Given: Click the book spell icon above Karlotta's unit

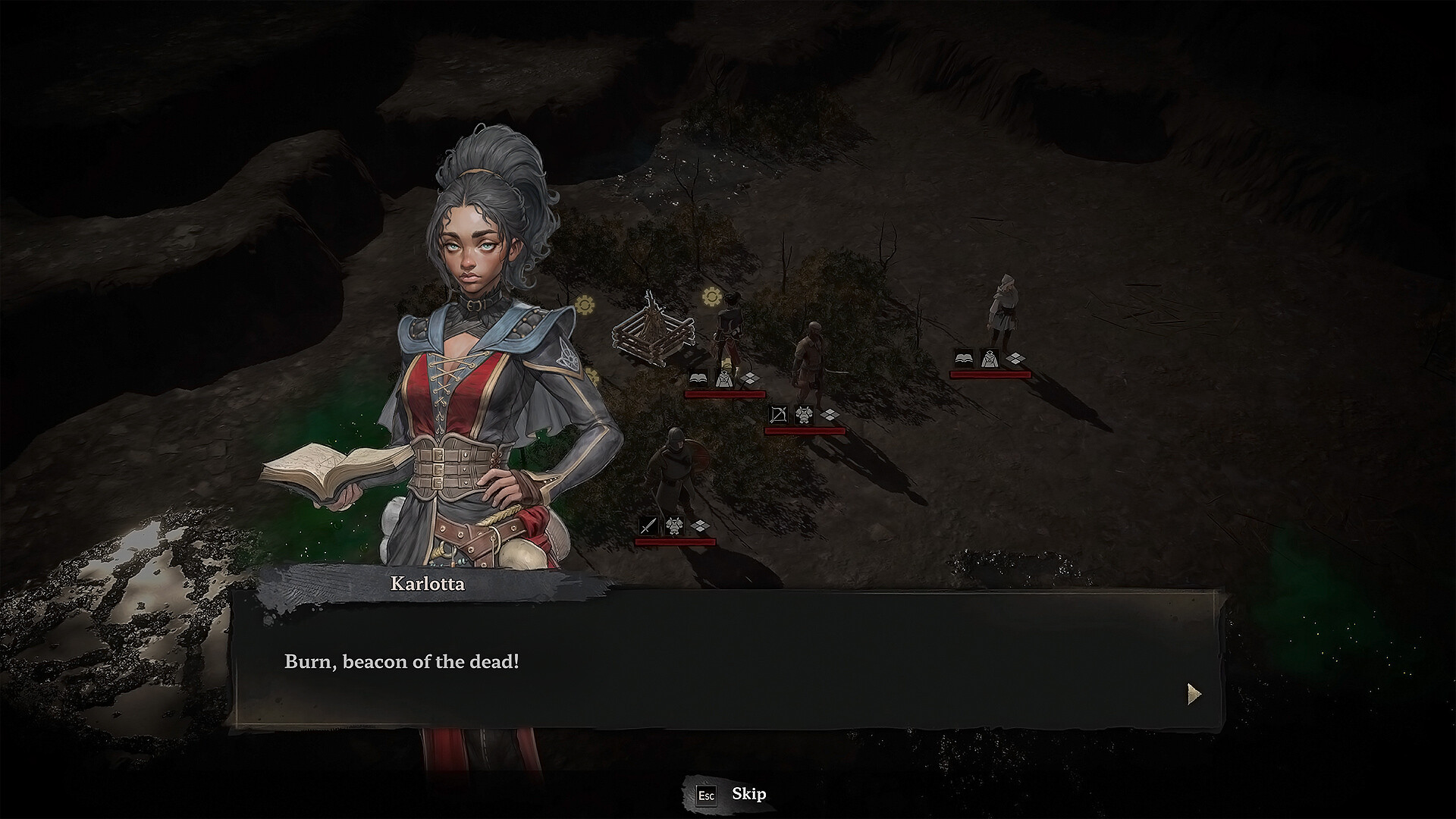Looking at the screenshot, I should (698, 378).
